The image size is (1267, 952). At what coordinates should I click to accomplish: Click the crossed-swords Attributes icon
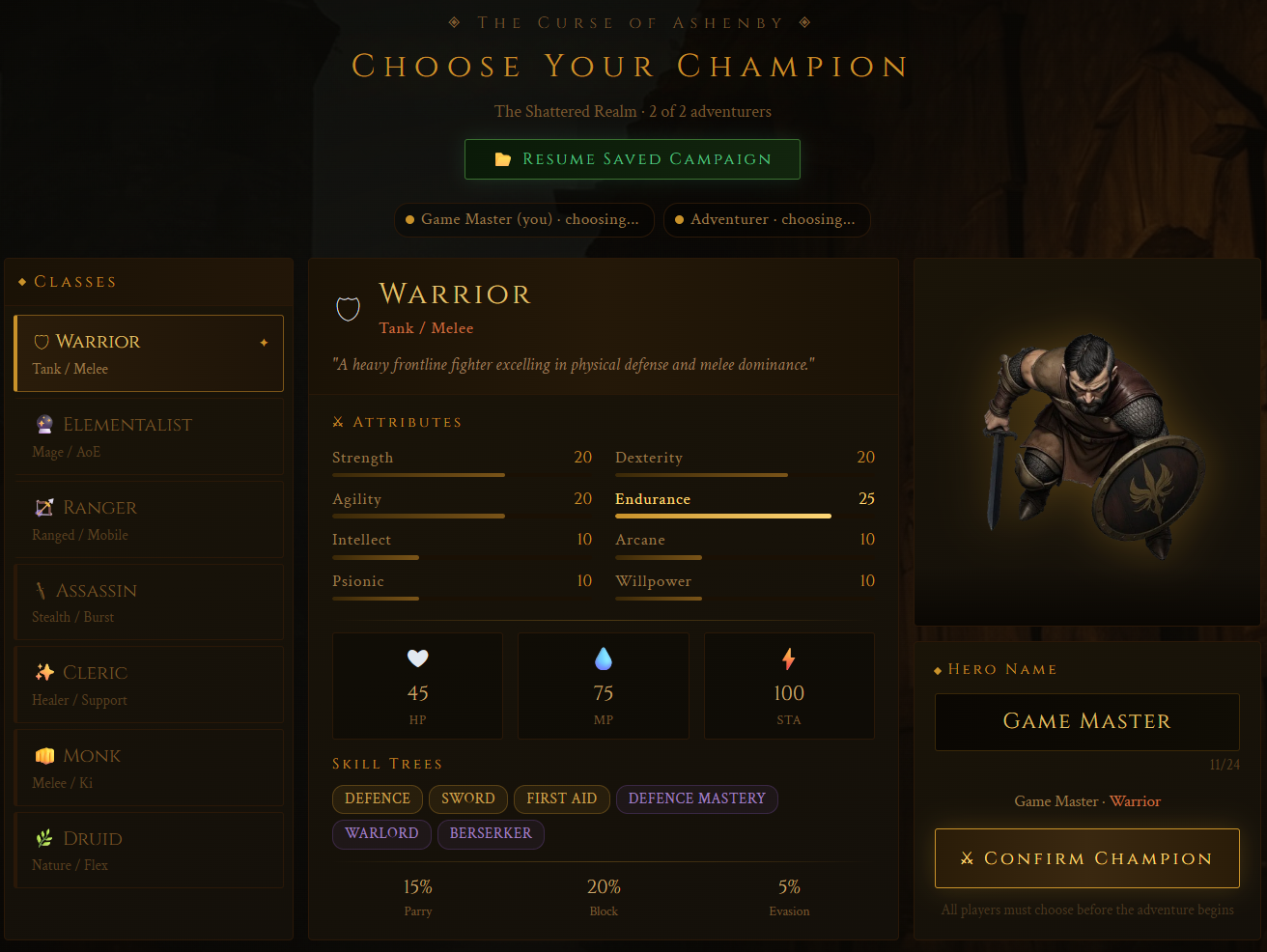click(337, 421)
